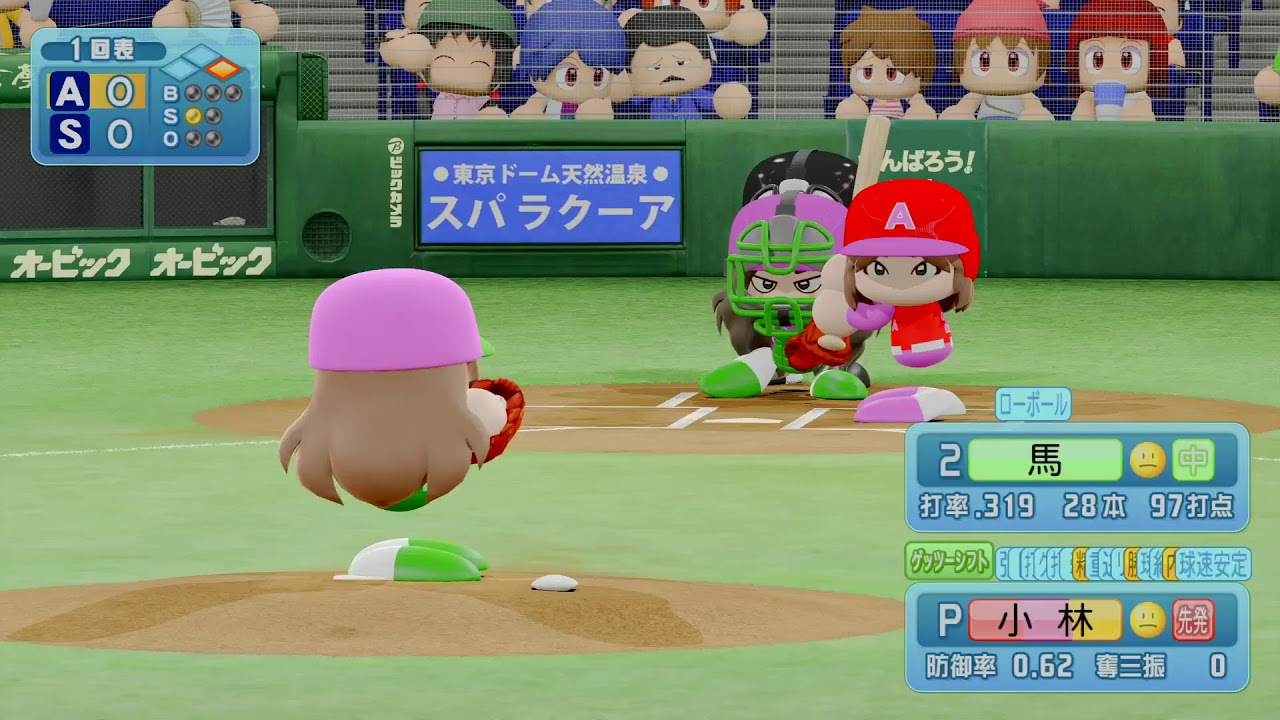The image size is (1280, 720).
Task: Click the pitcher's condition face icon
Action: (1148, 621)
